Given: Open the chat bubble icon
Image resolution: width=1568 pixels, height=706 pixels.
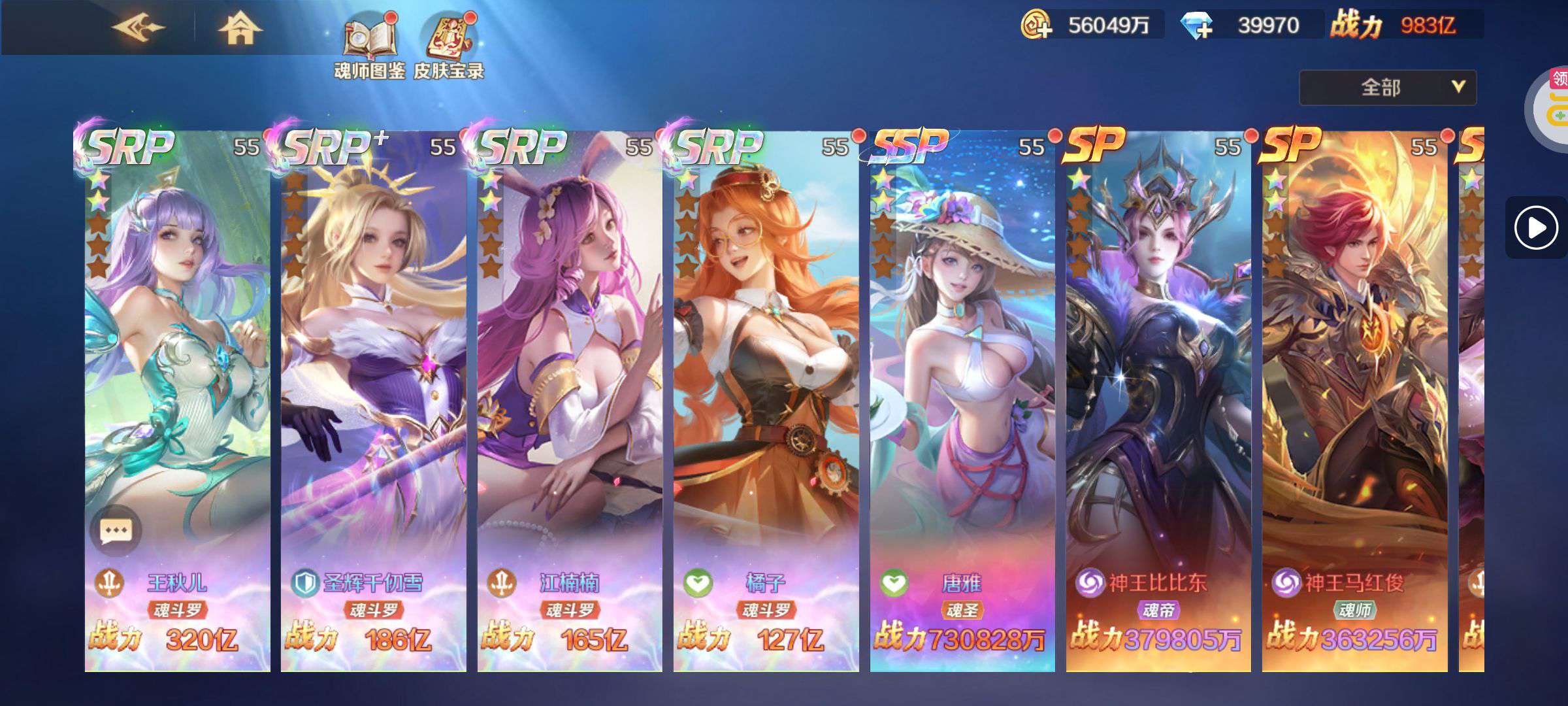Looking at the screenshot, I should [116, 531].
